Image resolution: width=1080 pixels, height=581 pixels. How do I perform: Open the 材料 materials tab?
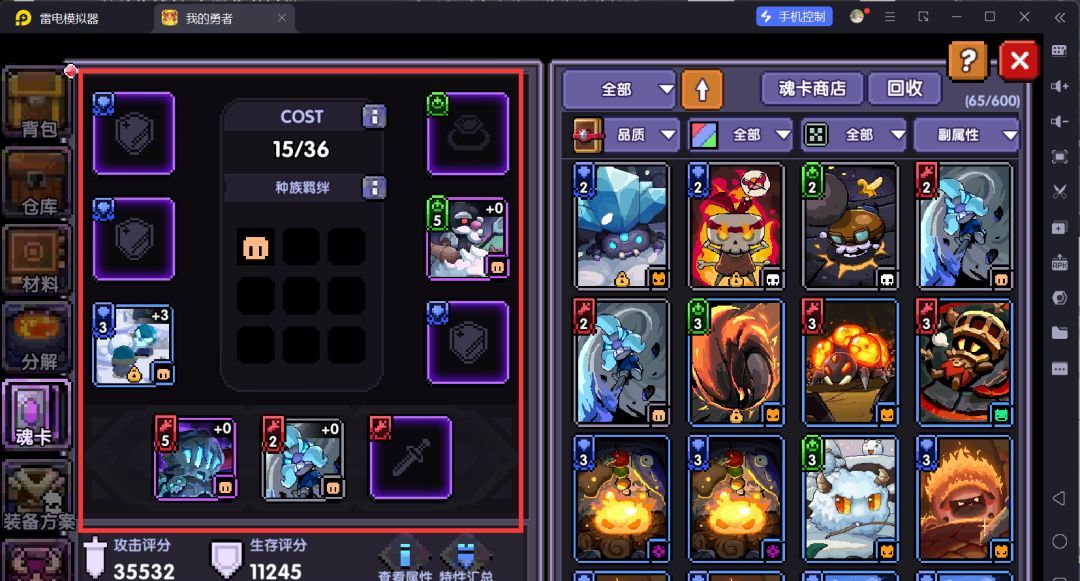[x=37, y=260]
